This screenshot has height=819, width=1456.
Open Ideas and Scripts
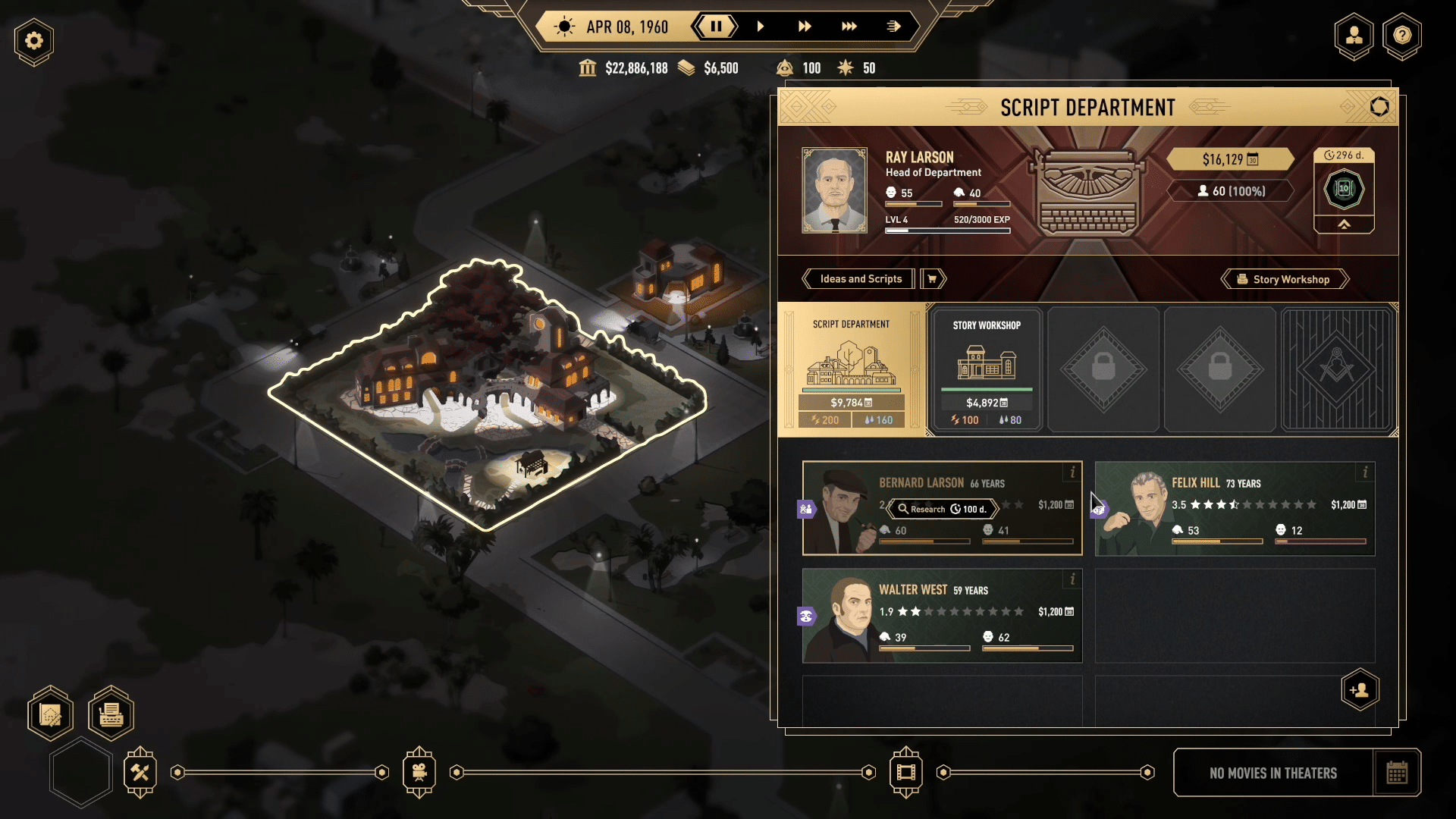(861, 279)
